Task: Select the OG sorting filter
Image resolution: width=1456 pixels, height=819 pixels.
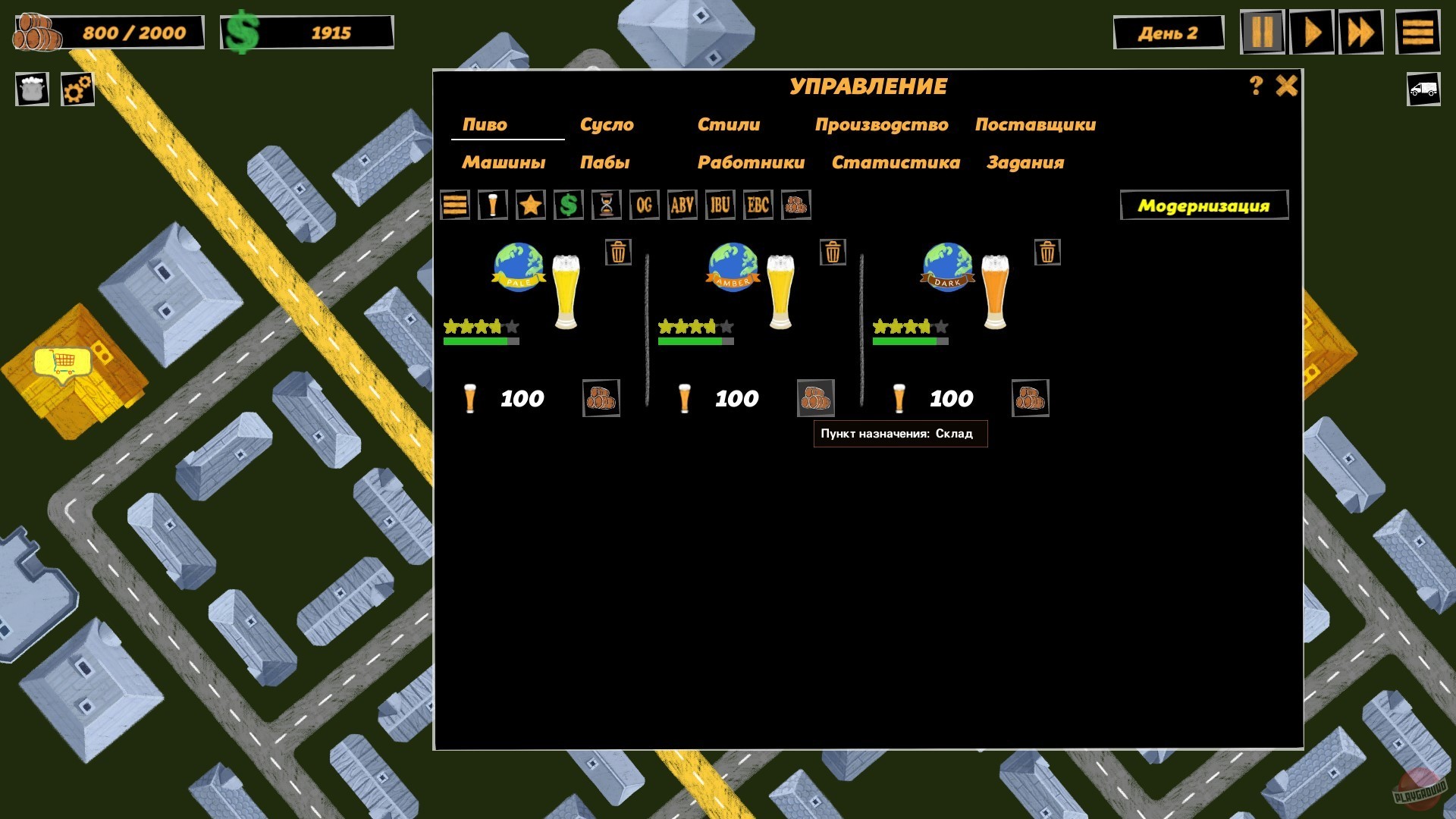Action: tap(644, 205)
